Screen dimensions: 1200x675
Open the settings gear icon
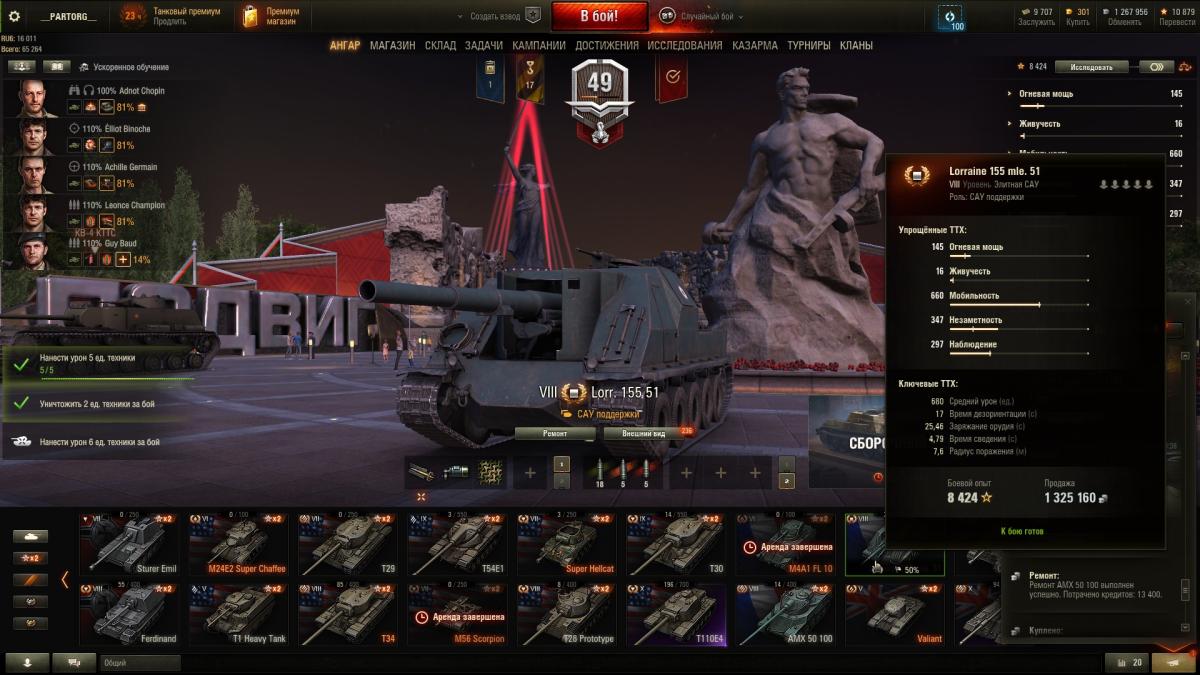pyautogui.click(x=14, y=16)
